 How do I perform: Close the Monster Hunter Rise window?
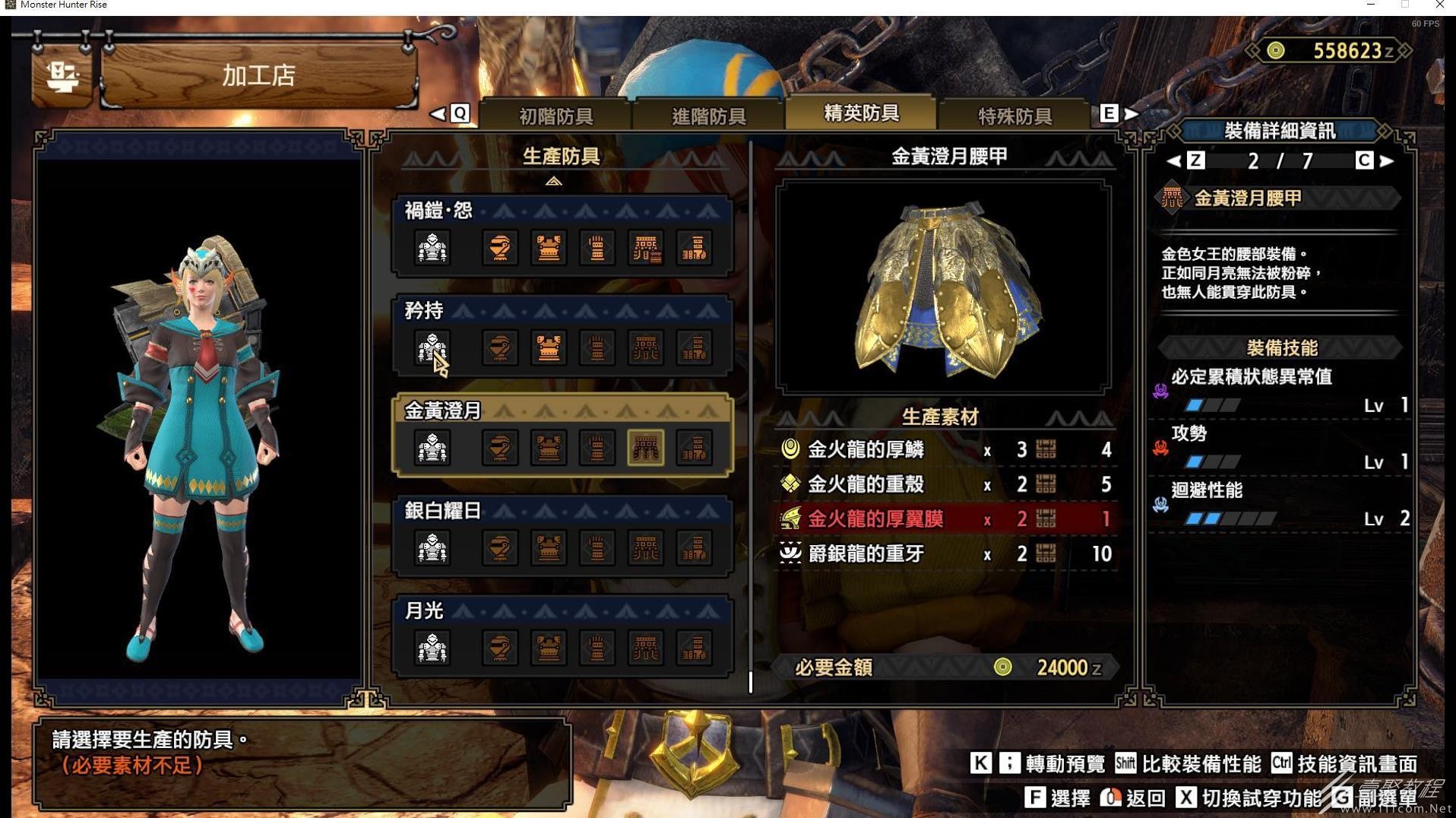coord(1439,5)
